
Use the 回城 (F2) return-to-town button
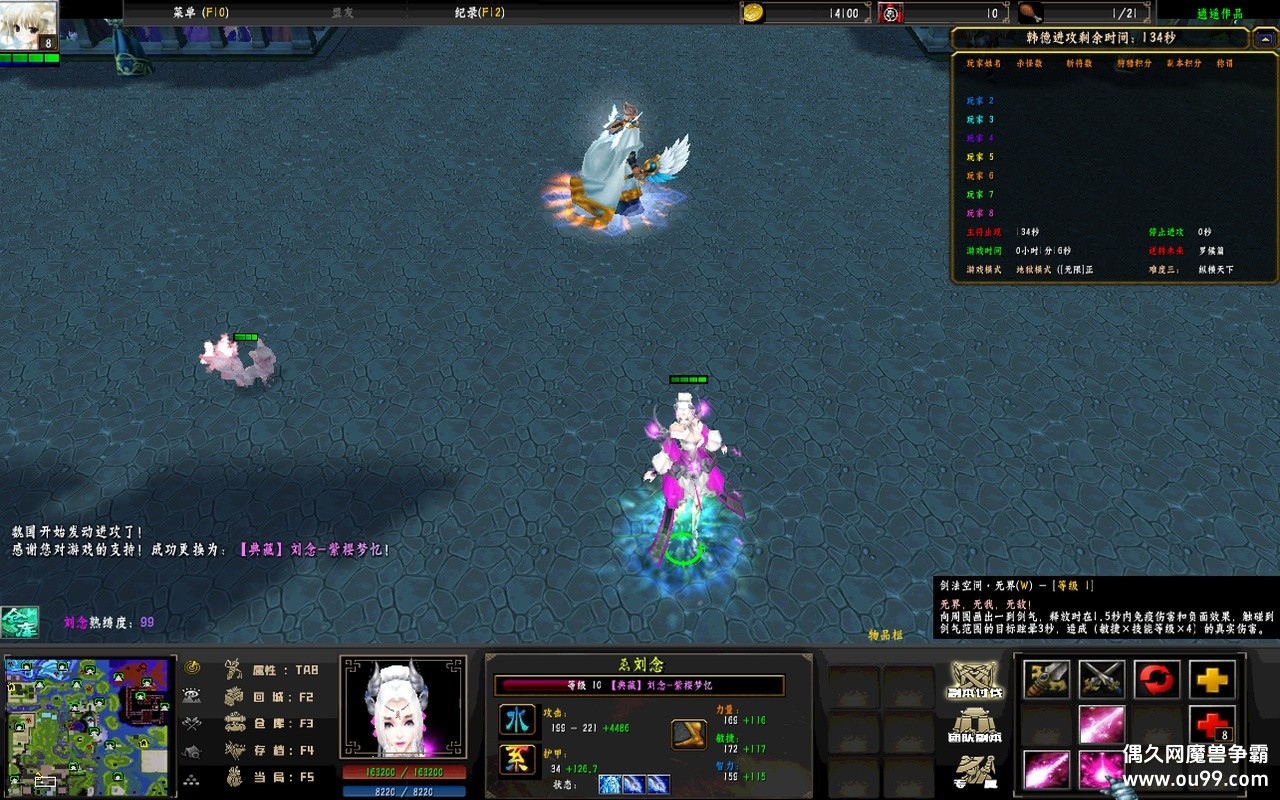coord(272,697)
